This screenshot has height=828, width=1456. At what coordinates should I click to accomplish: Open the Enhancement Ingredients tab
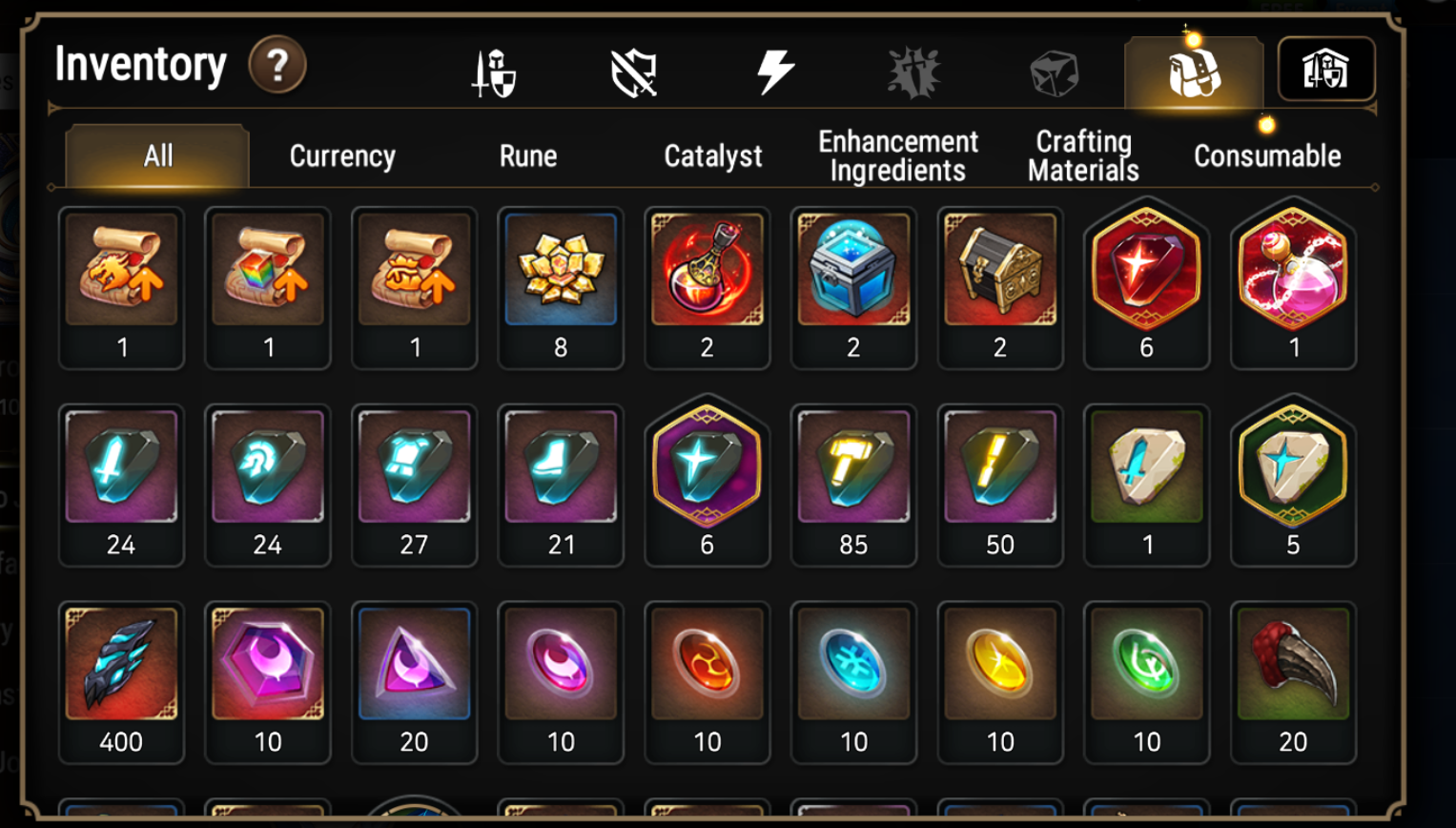(896, 154)
